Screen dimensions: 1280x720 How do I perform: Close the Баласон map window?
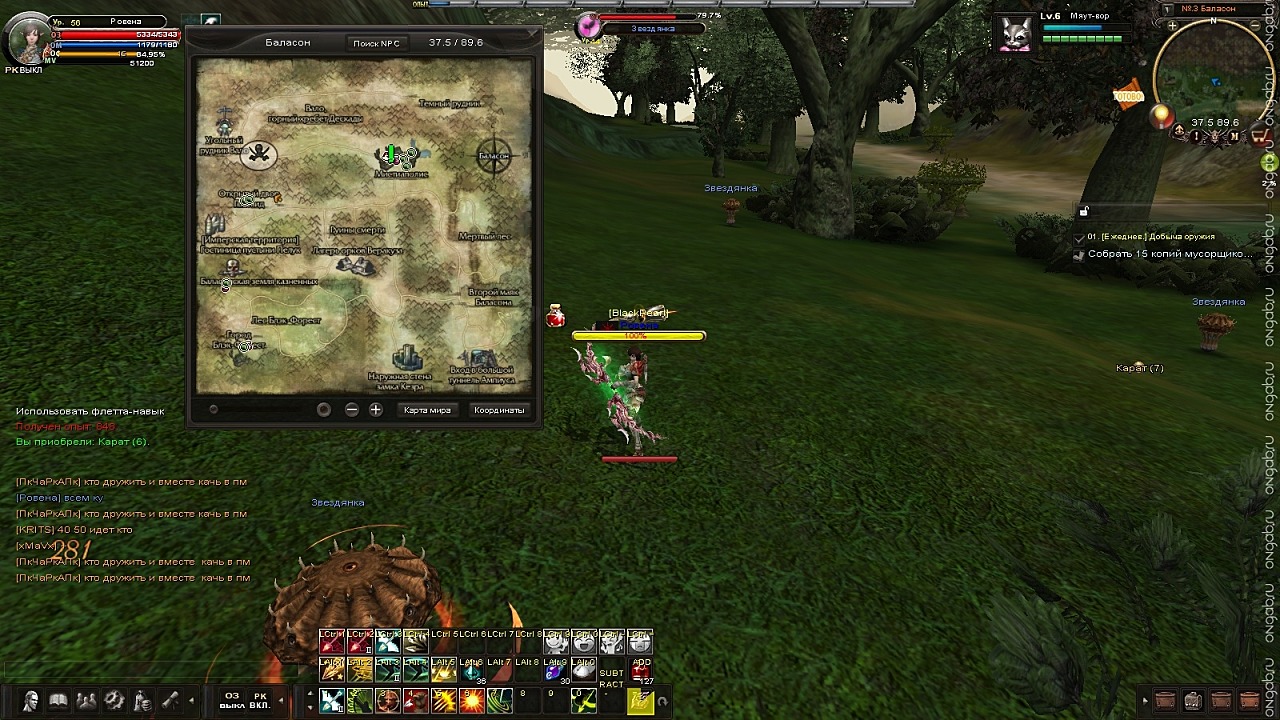[x=534, y=33]
